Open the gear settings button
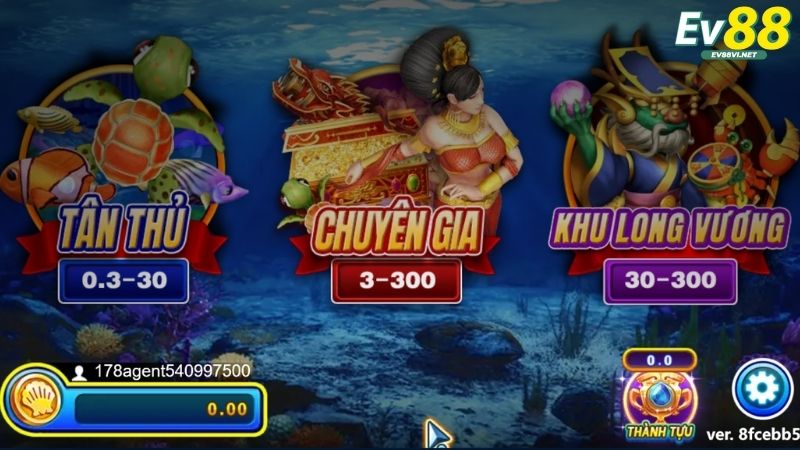This screenshot has width=800, height=450. (762, 390)
